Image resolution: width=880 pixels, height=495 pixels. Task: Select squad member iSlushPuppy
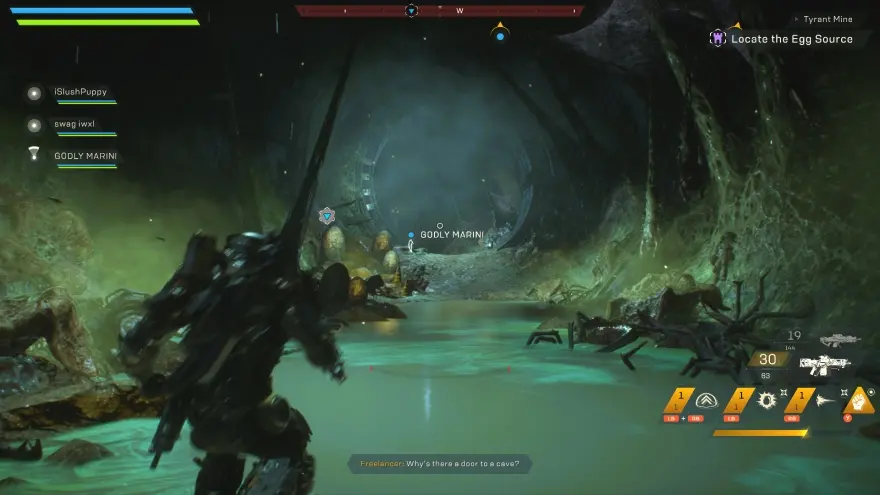click(80, 92)
